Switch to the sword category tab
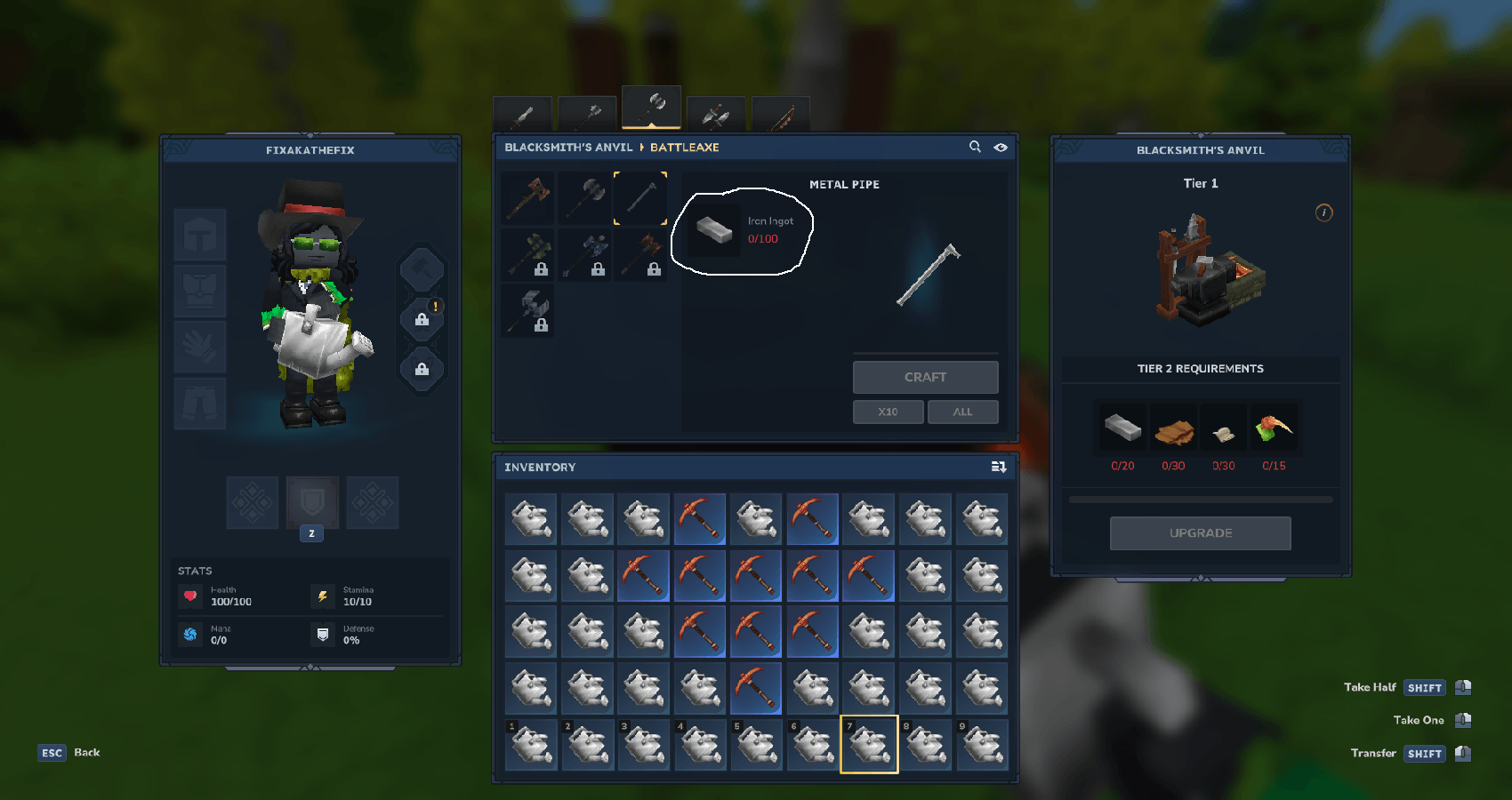The height and width of the screenshot is (800, 1512). [x=523, y=115]
